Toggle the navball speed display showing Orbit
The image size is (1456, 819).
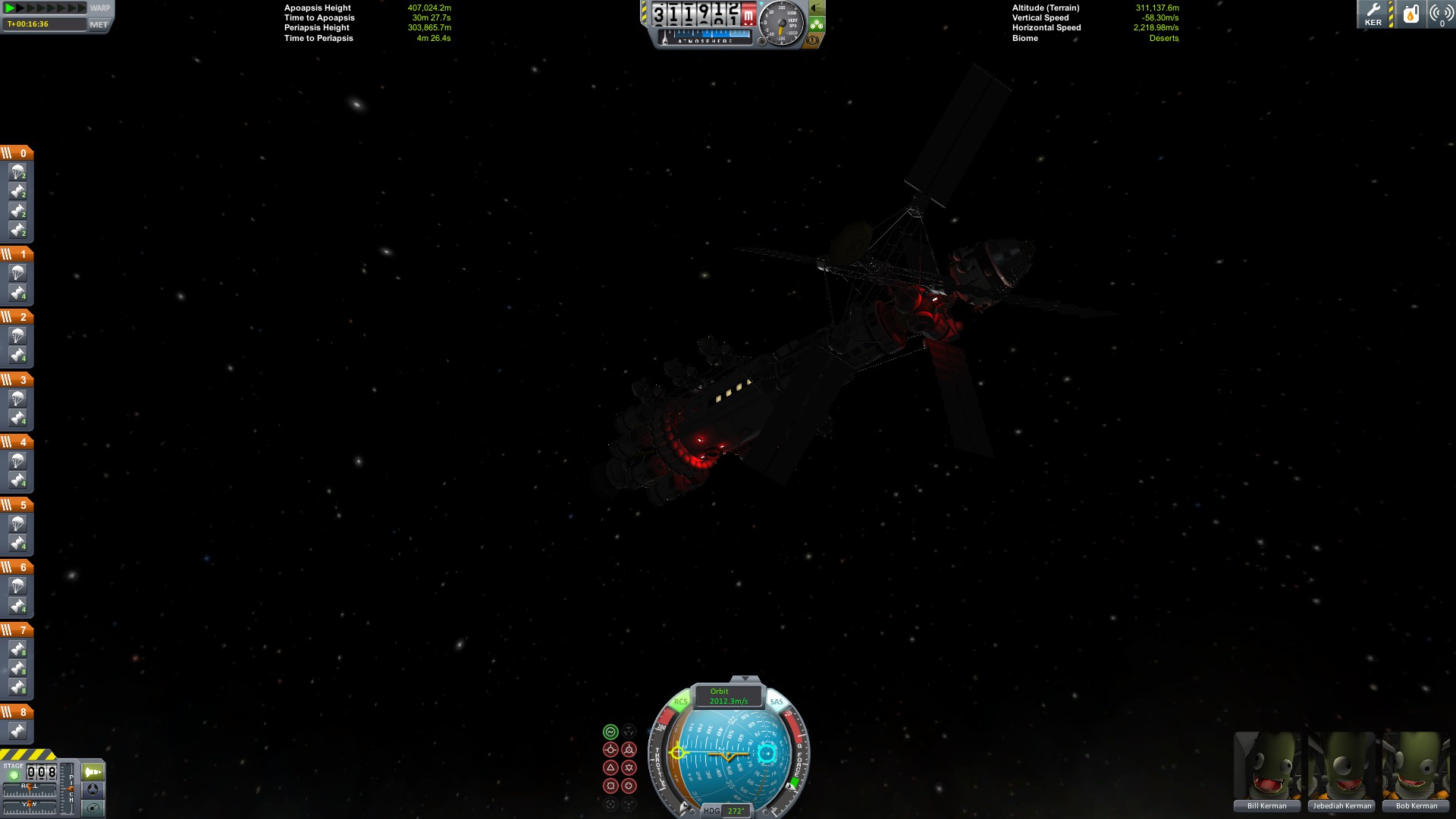click(x=728, y=696)
